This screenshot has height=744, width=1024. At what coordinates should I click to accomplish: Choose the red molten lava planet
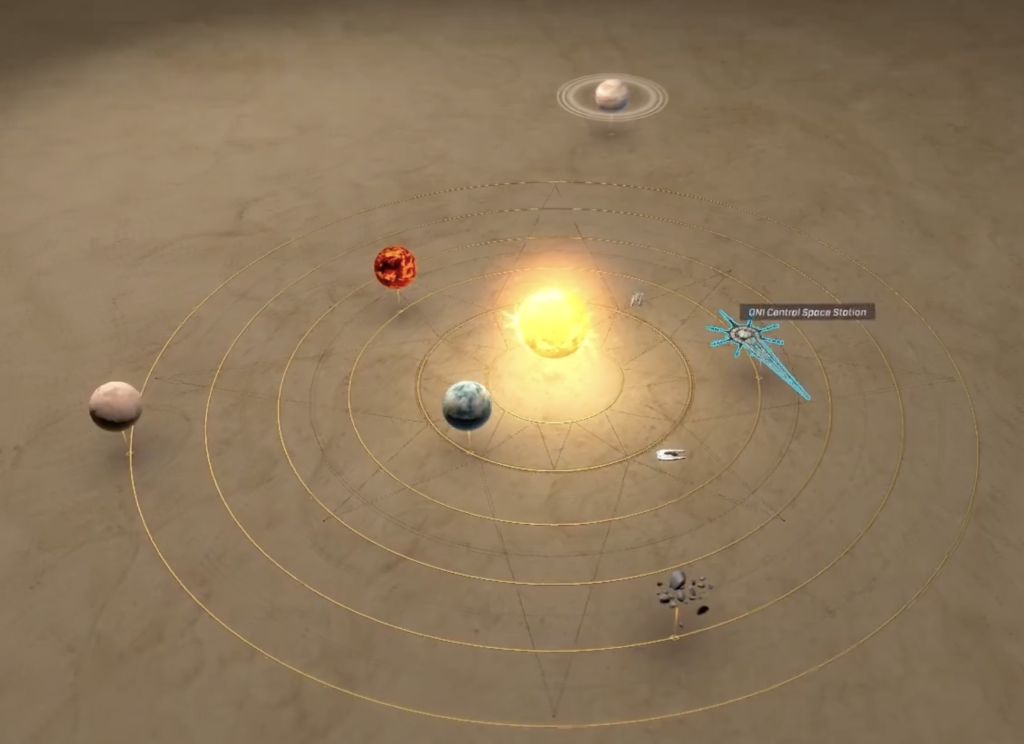click(x=395, y=267)
